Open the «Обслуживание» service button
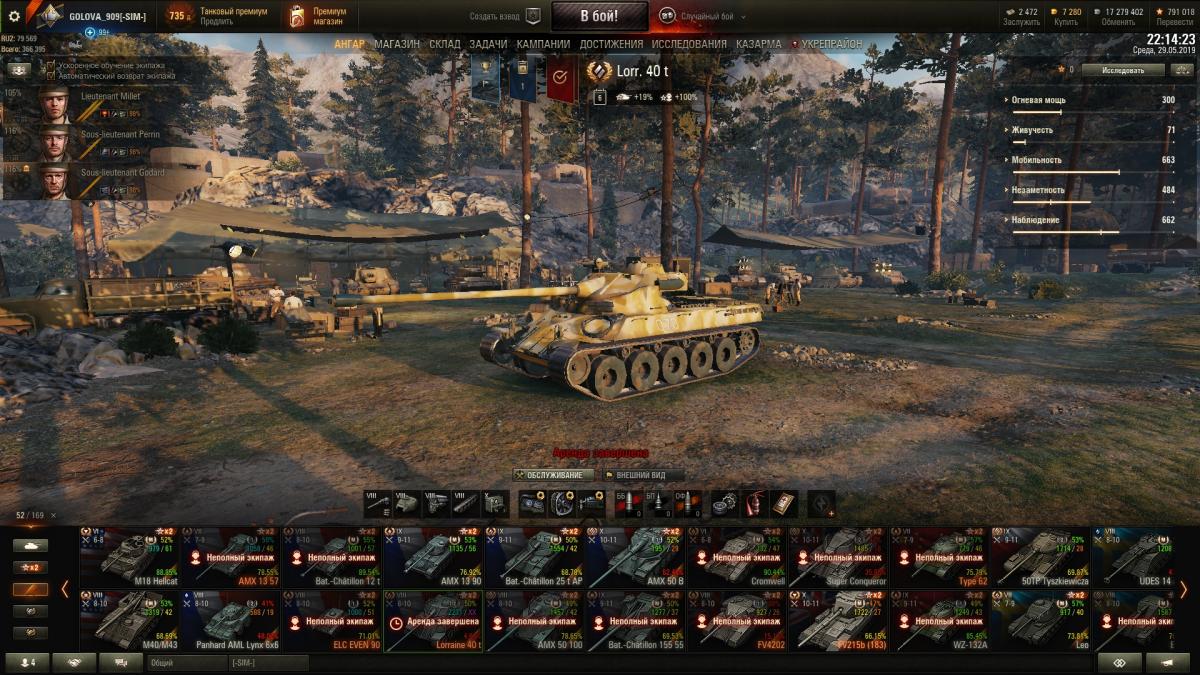Viewport: 1200px width, 675px height. pyautogui.click(x=553, y=475)
